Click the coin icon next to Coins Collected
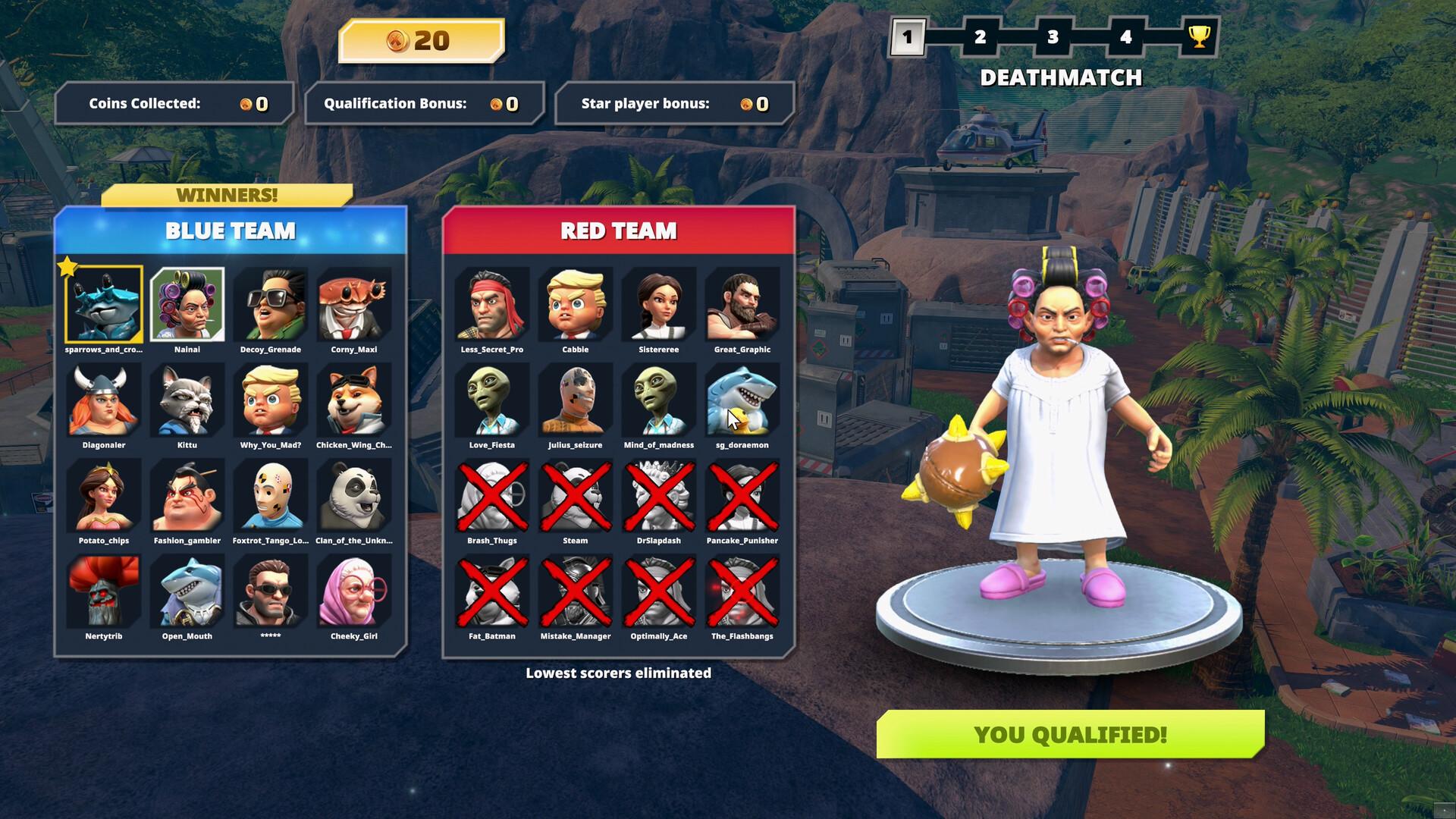This screenshot has width=1456, height=819. tap(245, 105)
